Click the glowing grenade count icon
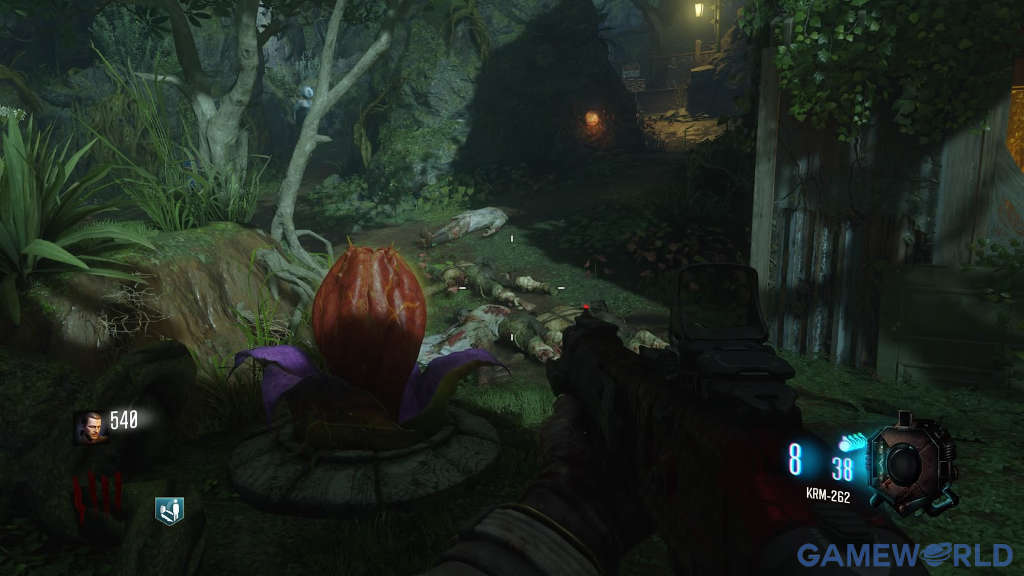This screenshot has width=1024, height=576. tap(852, 440)
